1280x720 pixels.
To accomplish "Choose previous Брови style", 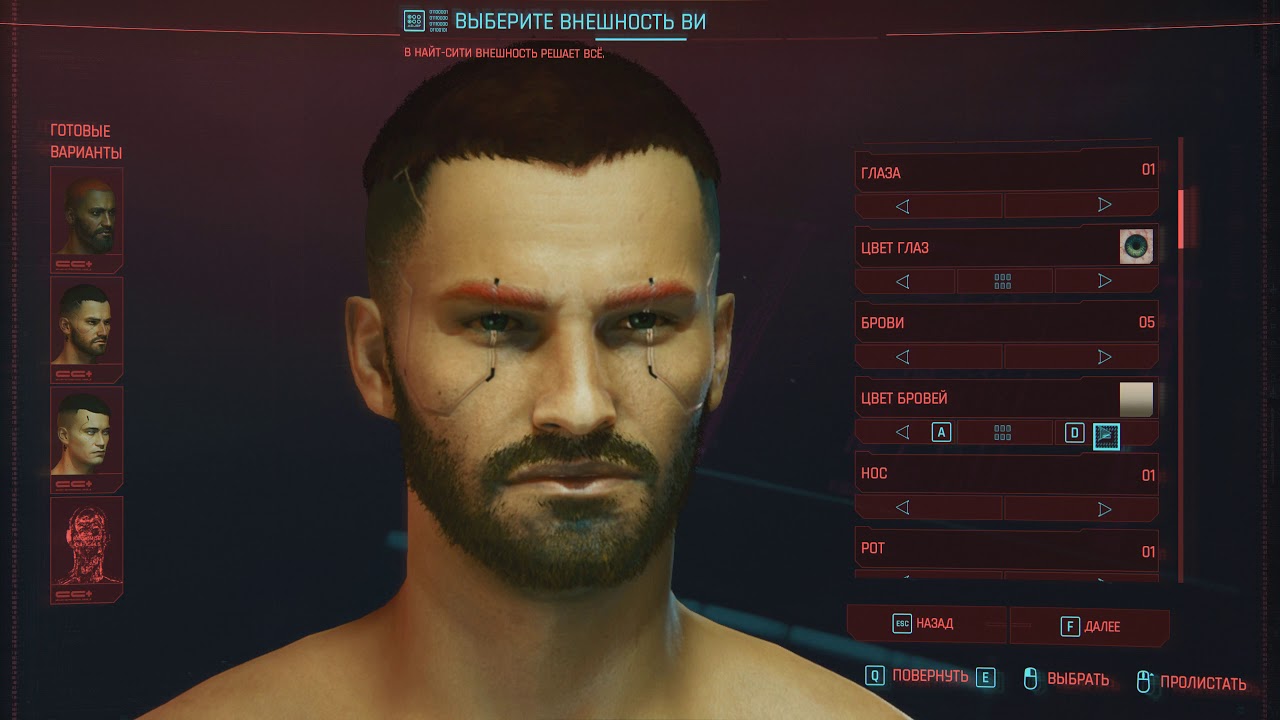I will (902, 357).
